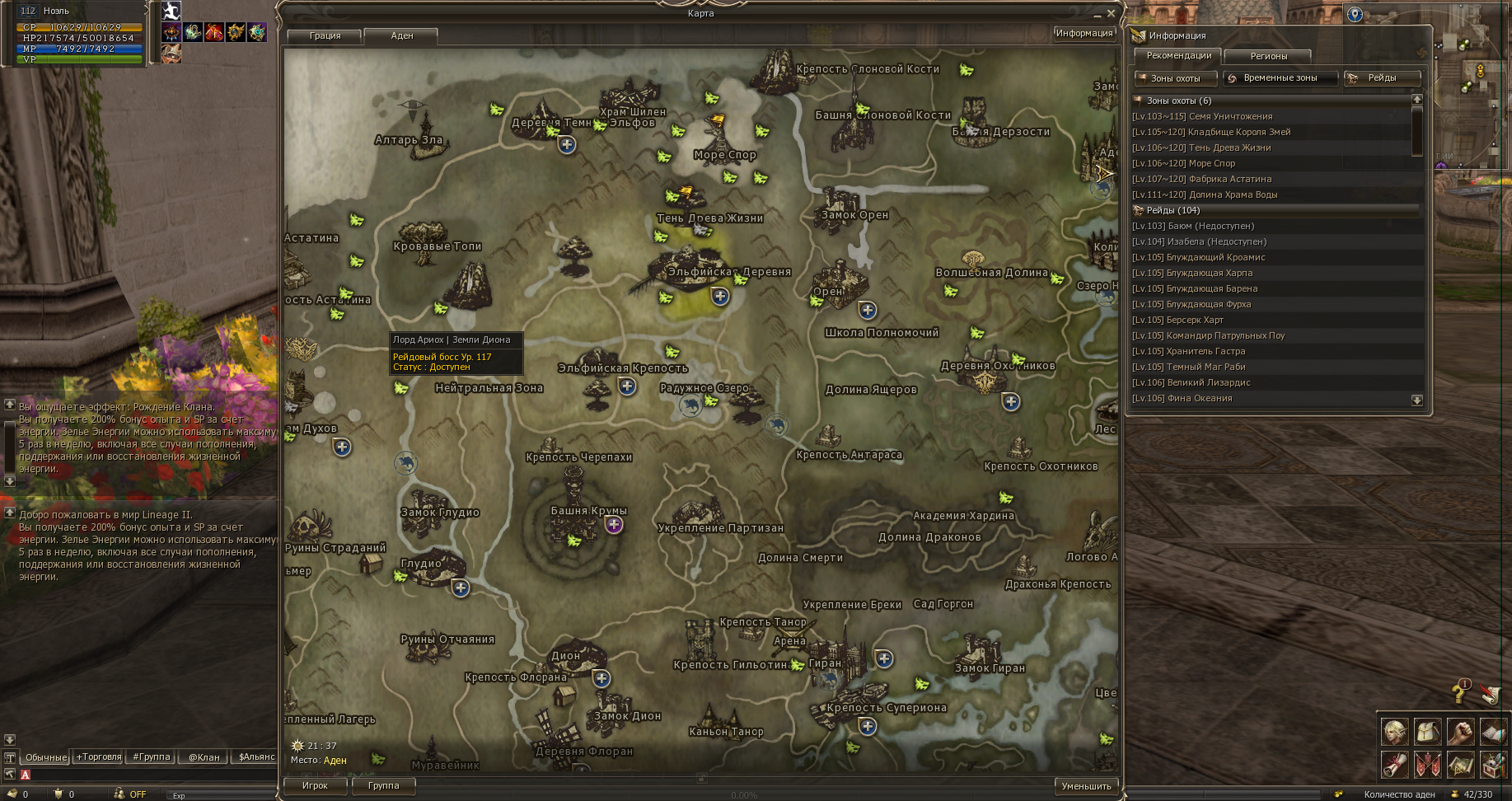
Task: Minimize the map window
Action: 1097,14
